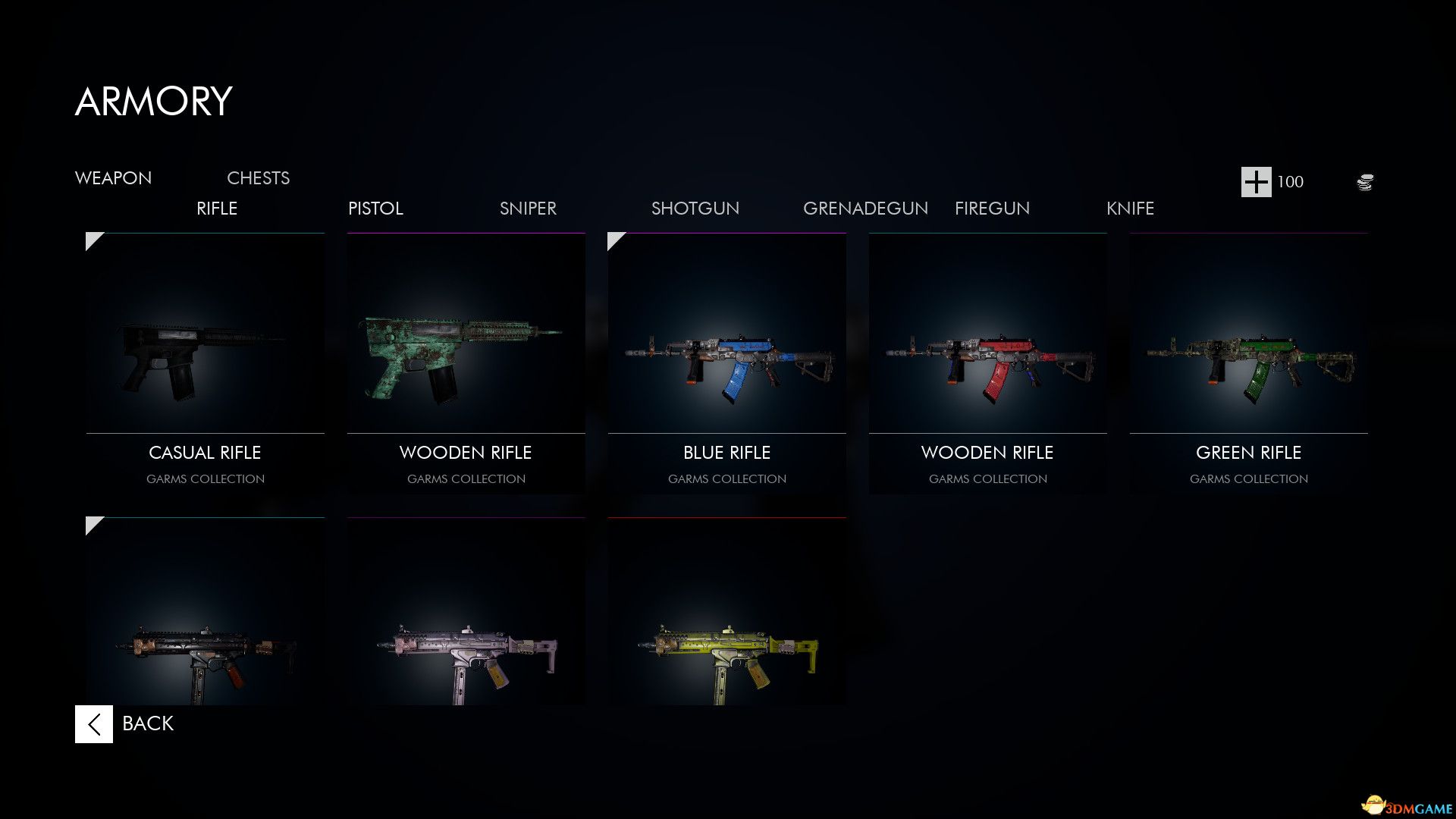Image resolution: width=1456 pixels, height=819 pixels.
Task: Switch to the Weapon tab
Action: (113, 178)
